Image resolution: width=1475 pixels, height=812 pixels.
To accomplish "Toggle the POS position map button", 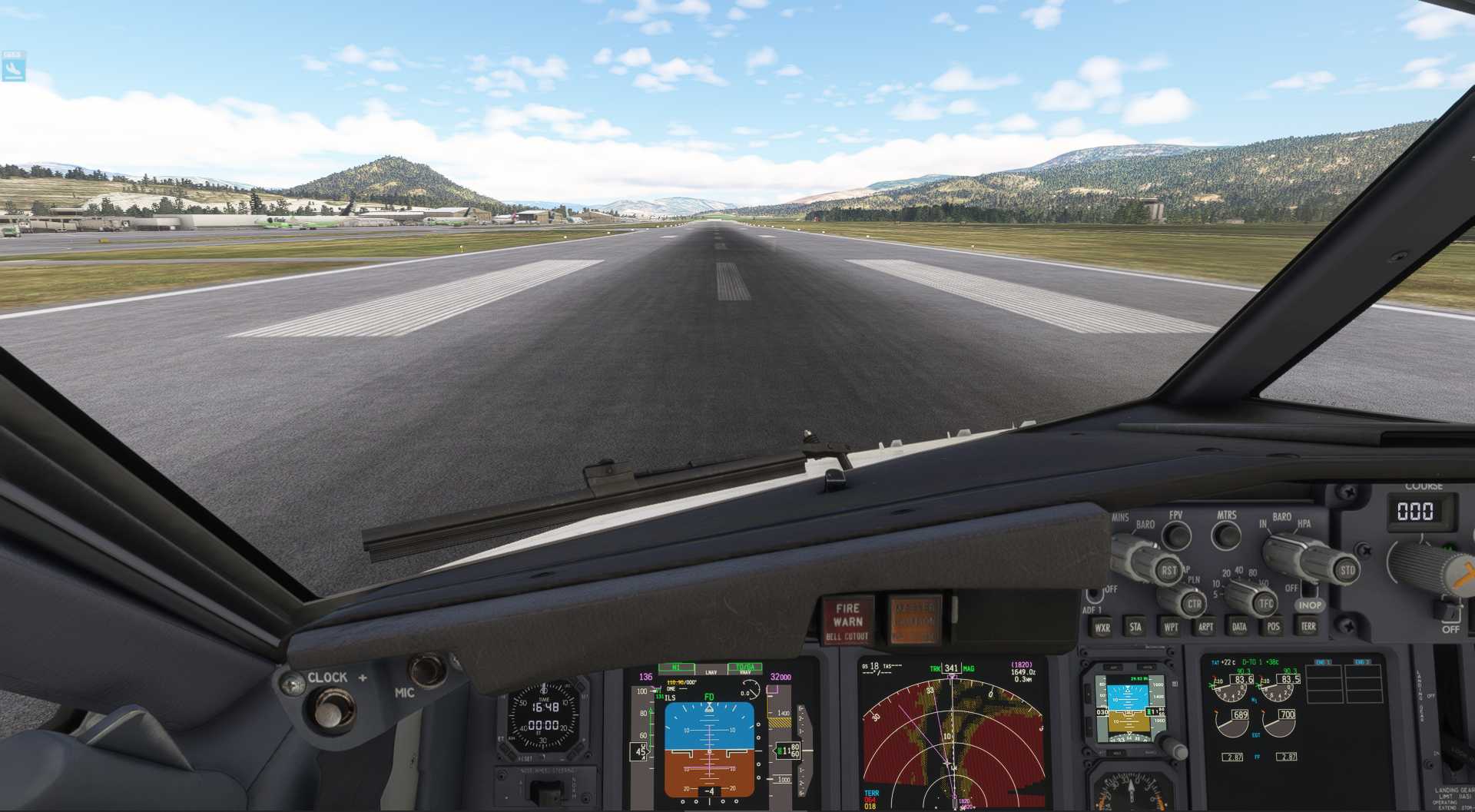I will (x=1274, y=627).
